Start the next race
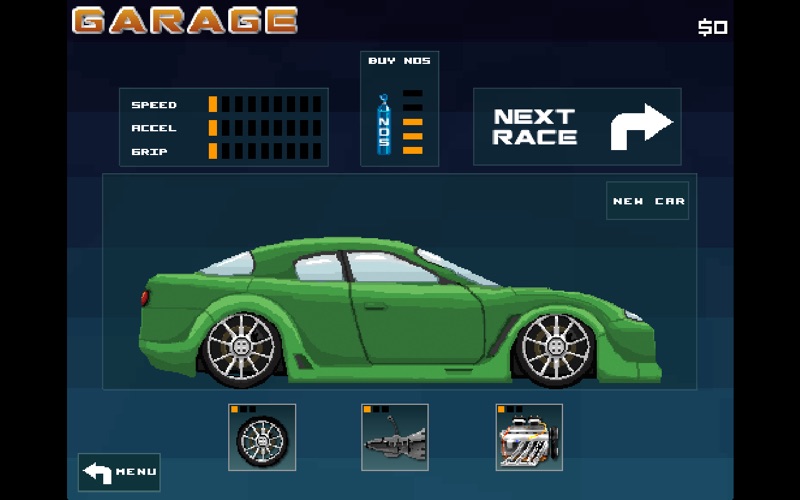The image size is (800, 500). point(577,127)
